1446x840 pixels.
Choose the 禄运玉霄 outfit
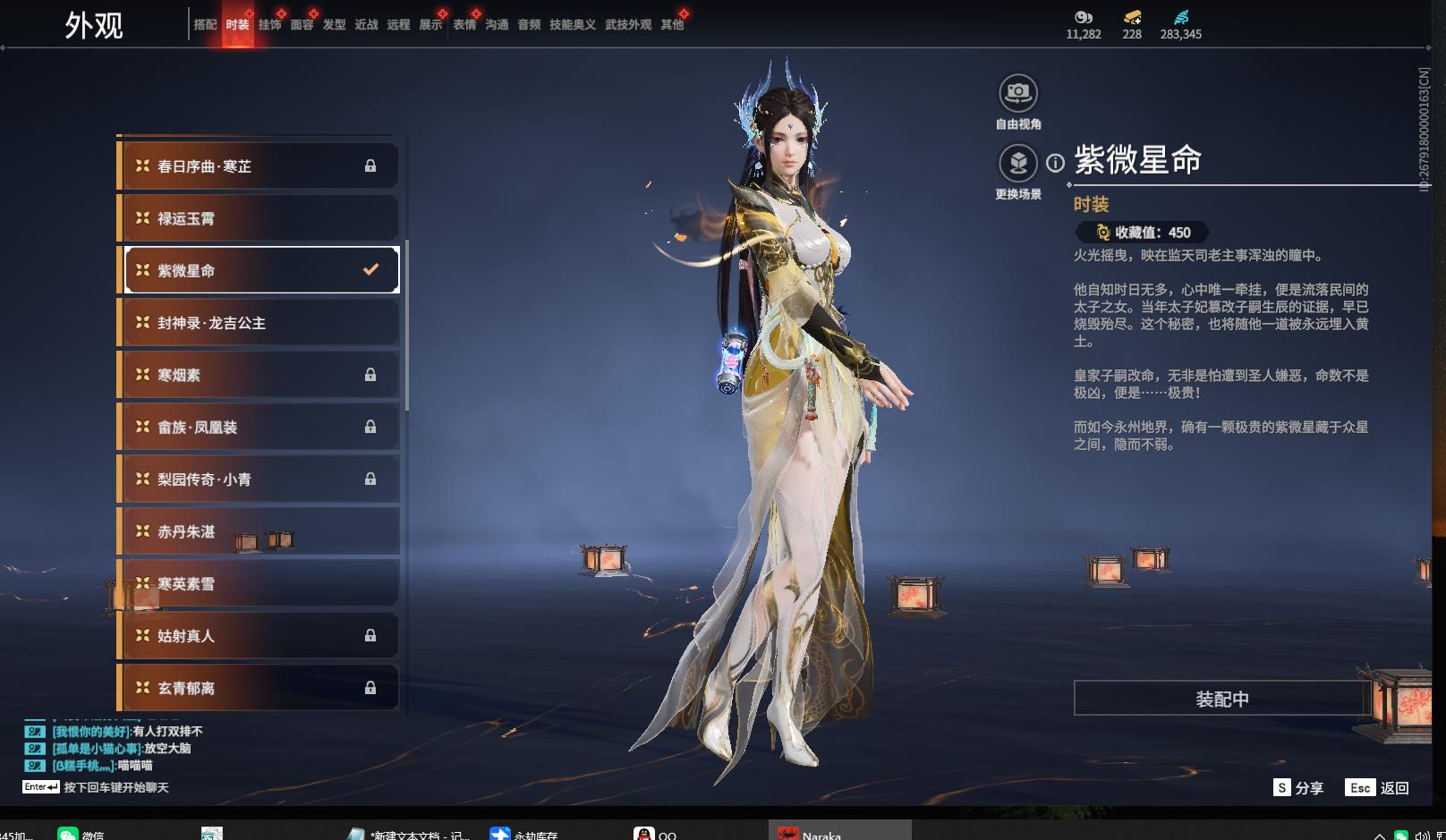(259, 218)
